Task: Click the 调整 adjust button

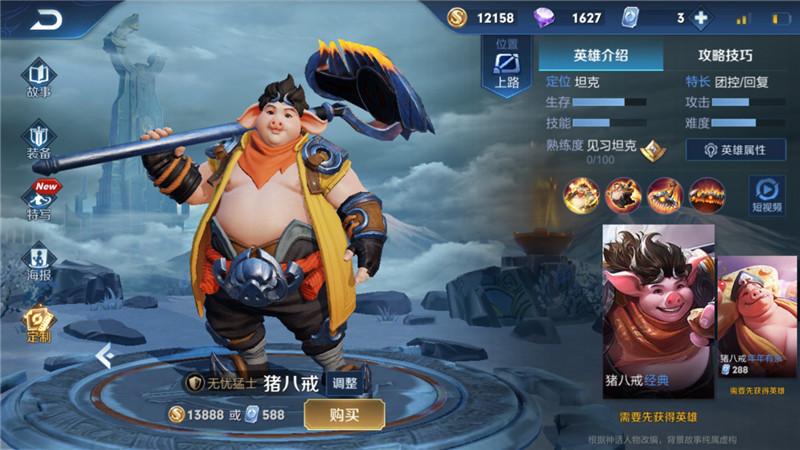Action: (344, 382)
